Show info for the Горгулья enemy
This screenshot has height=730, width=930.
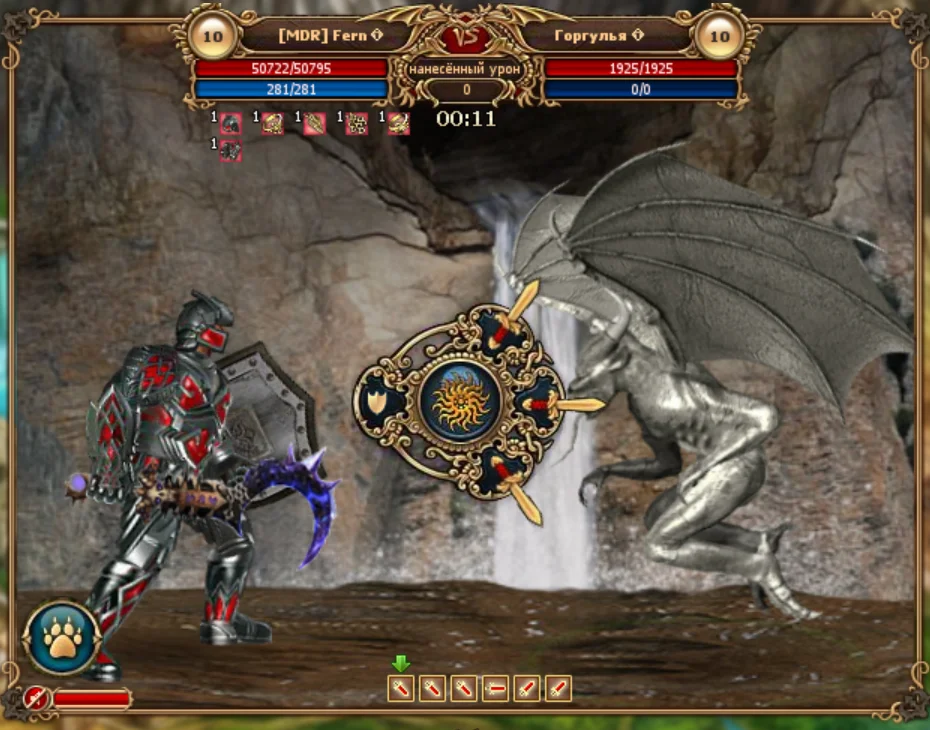tap(636, 36)
